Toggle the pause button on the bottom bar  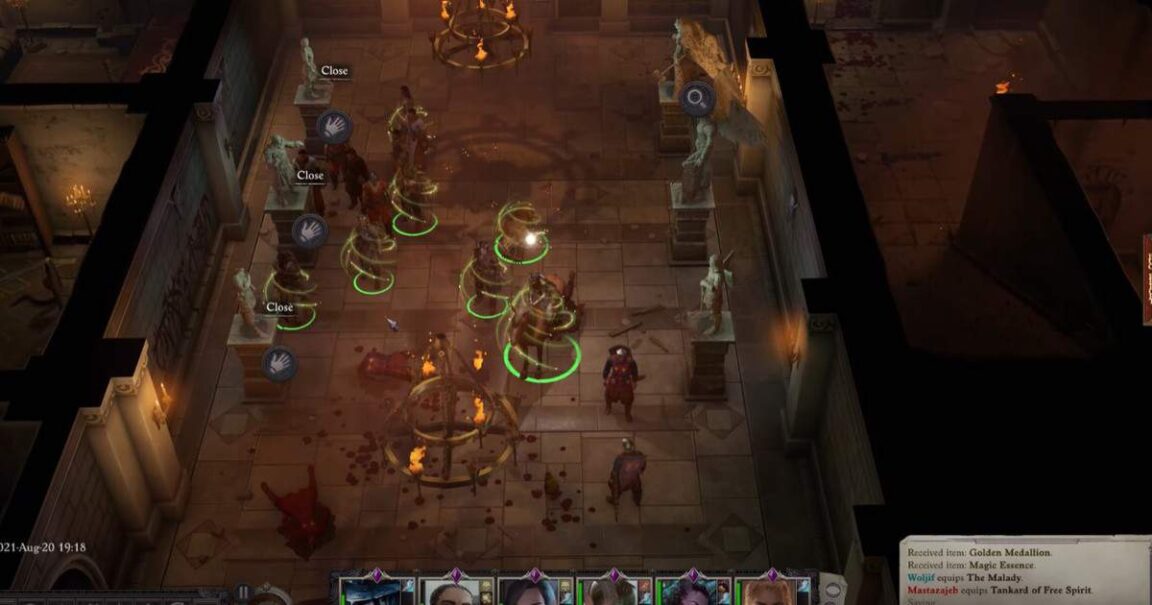click(x=243, y=593)
